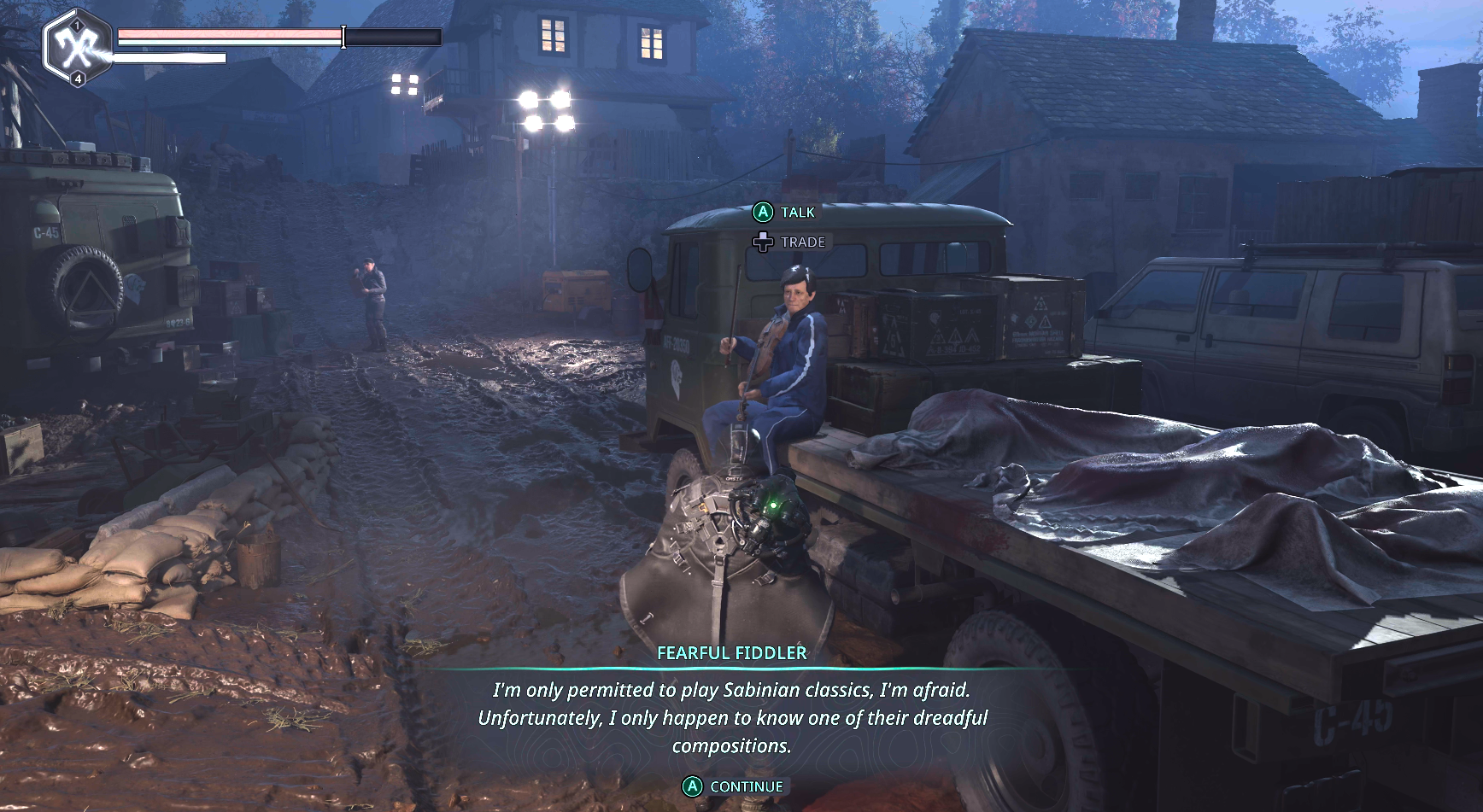Click the FEARFUL FIDDLER name label
Screen dimensions: 1483x812
(731, 654)
